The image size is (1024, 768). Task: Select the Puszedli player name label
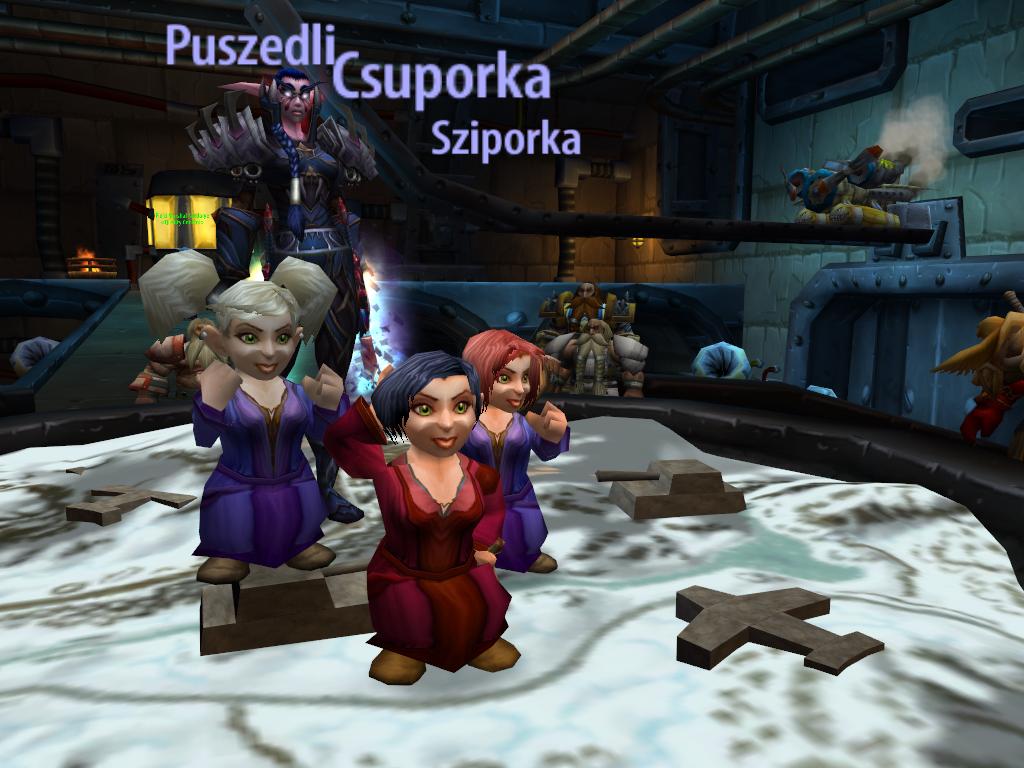249,46
